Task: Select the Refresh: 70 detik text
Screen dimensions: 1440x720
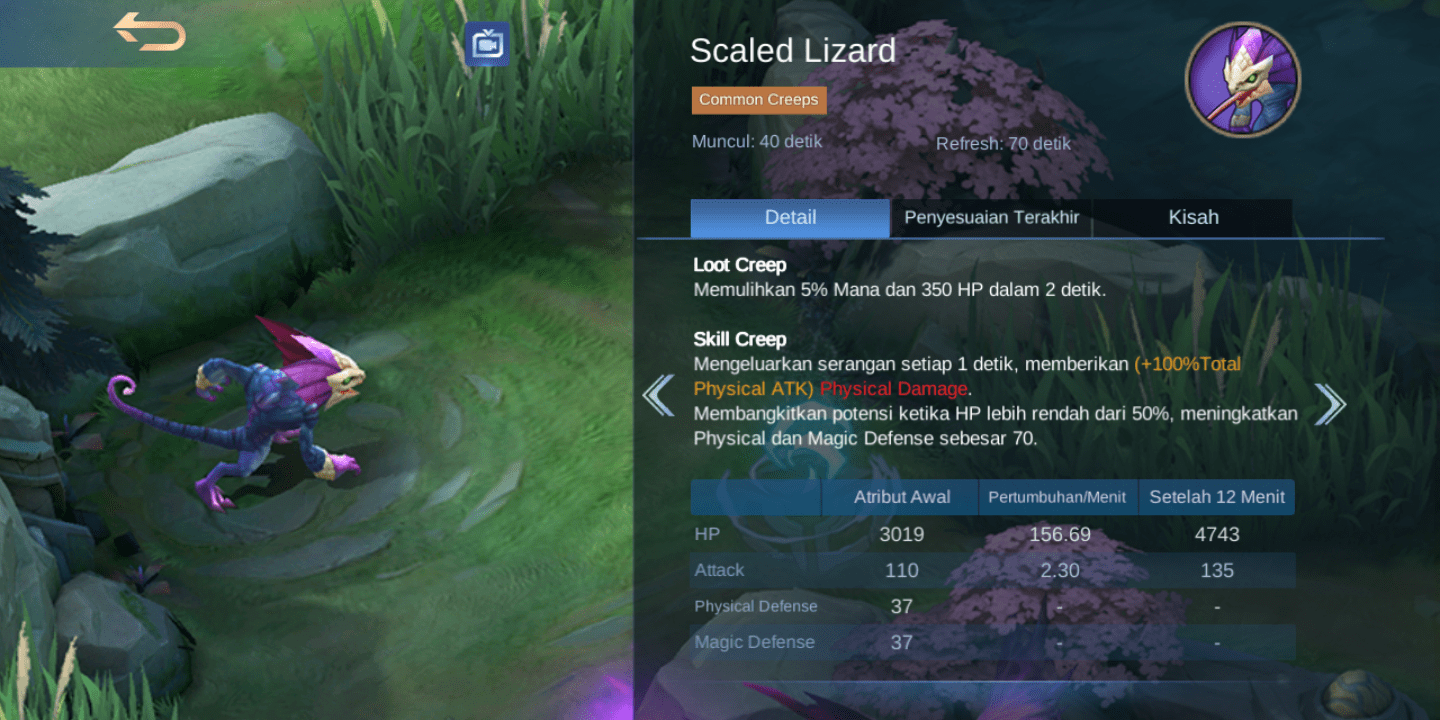Action: point(1003,143)
